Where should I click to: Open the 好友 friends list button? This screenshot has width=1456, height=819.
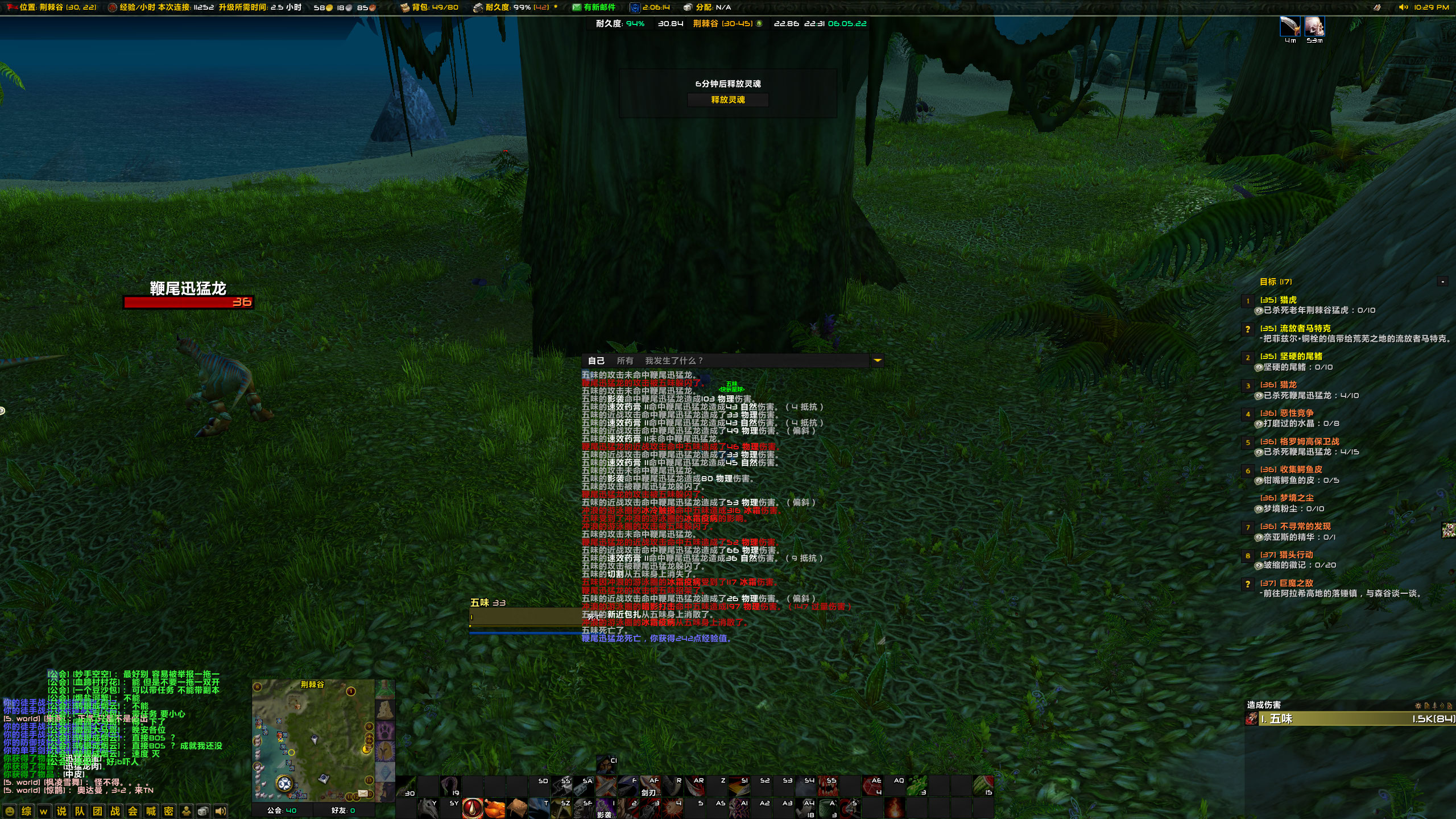pyautogui.click(x=344, y=811)
